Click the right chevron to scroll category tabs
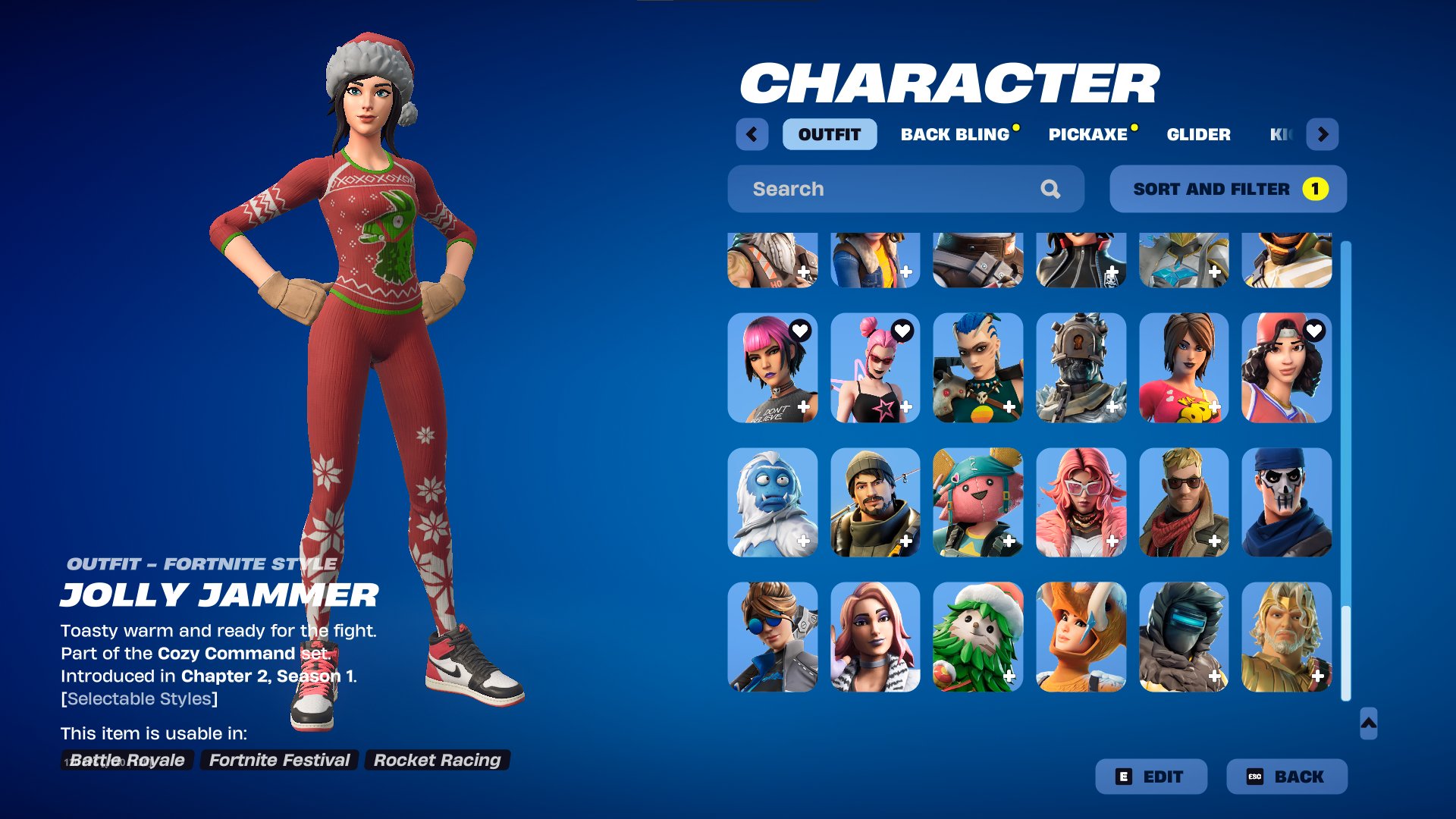The height and width of the screenshot is (819, 1456). tap(1323, 134)
